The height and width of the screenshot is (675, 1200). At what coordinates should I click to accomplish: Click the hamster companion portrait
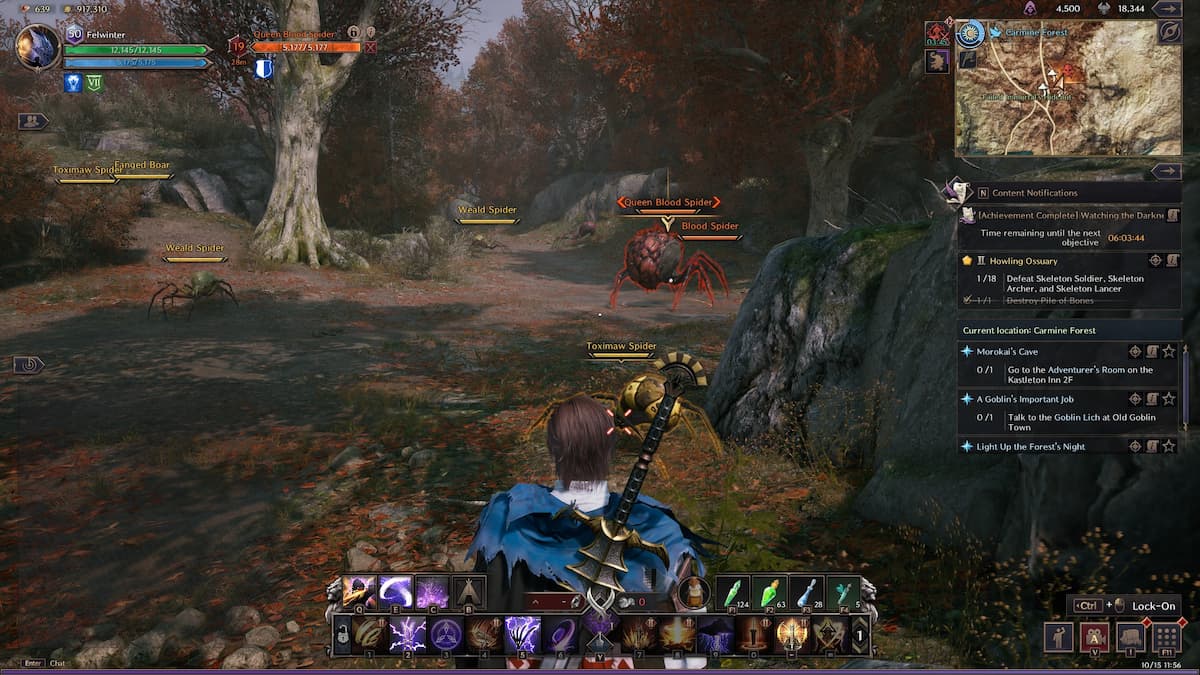(x=692, y=592)
